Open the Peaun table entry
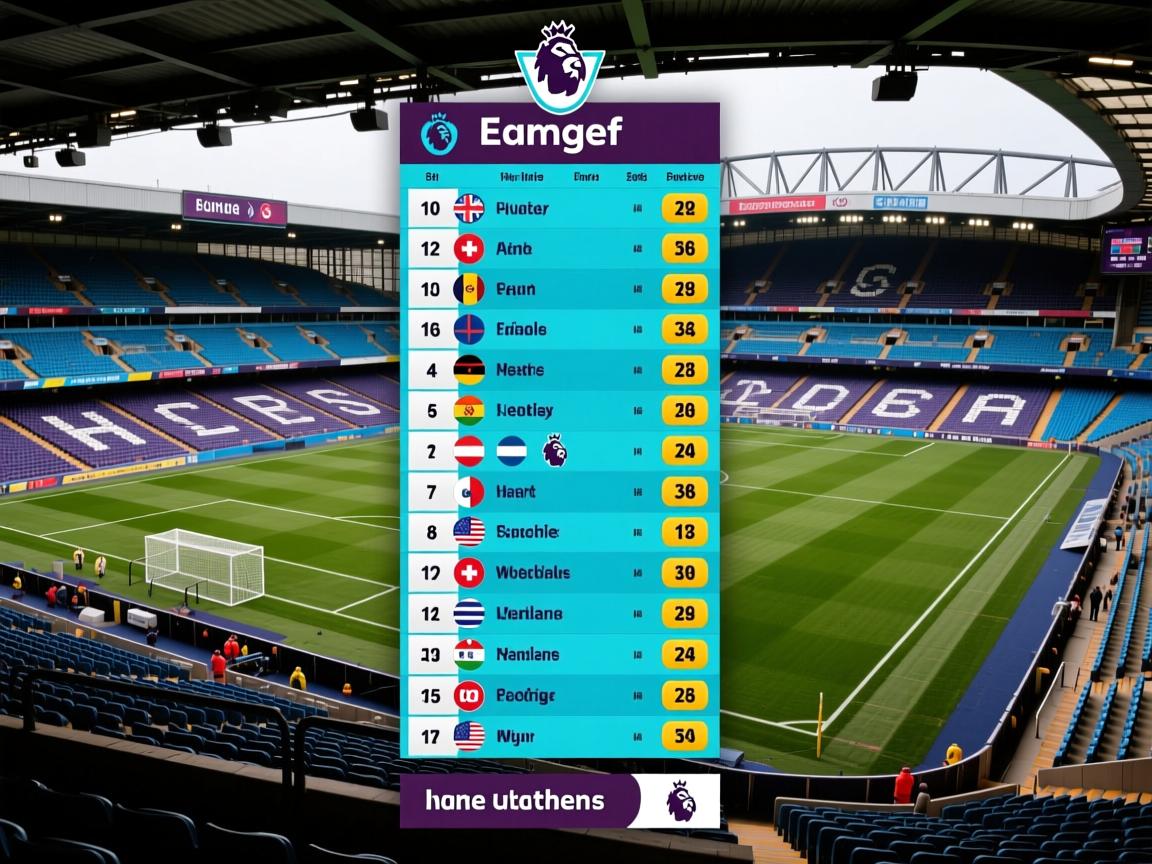1152x864 pixels. click(560, 289)
